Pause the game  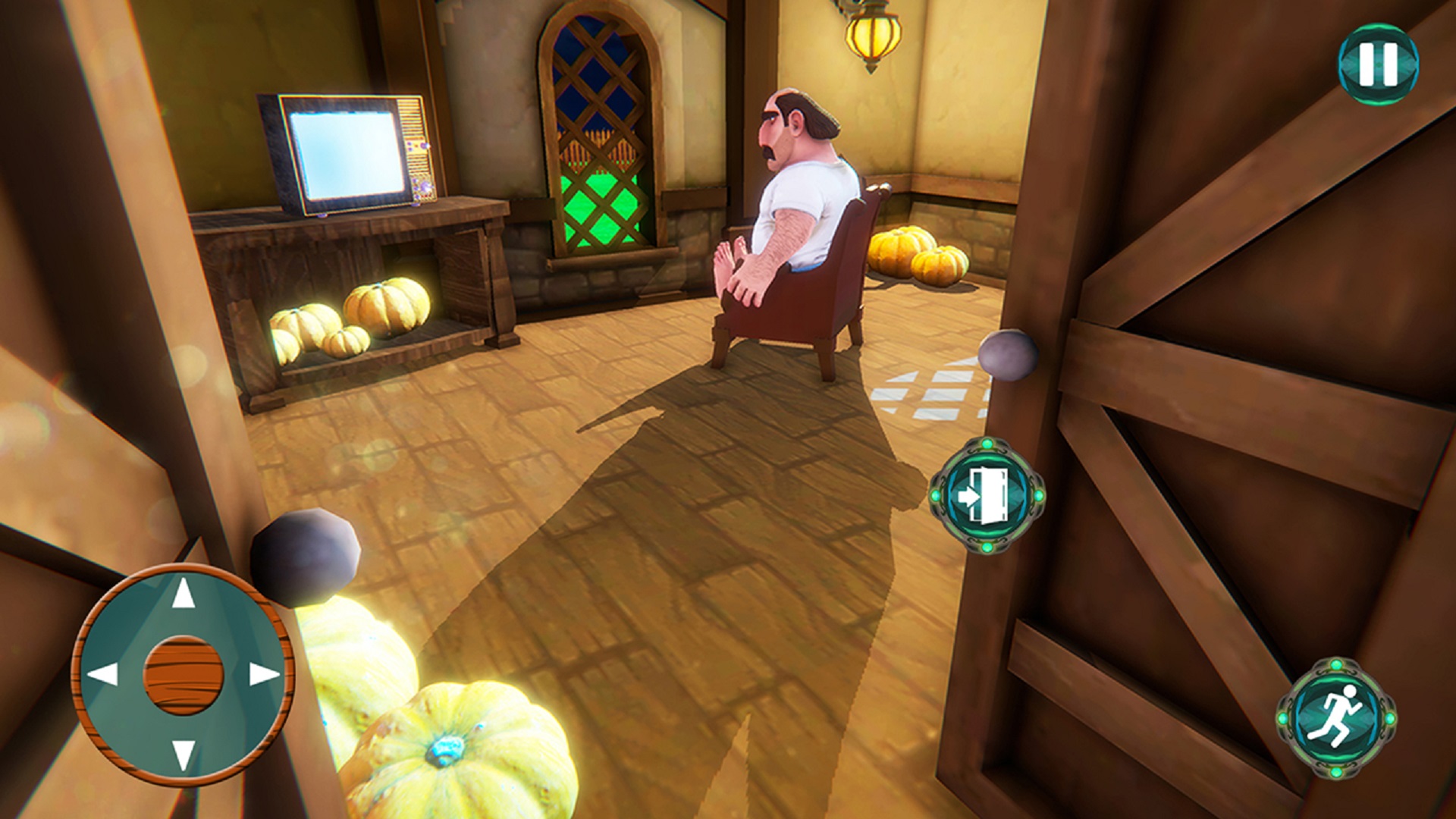coord(1377,64)
